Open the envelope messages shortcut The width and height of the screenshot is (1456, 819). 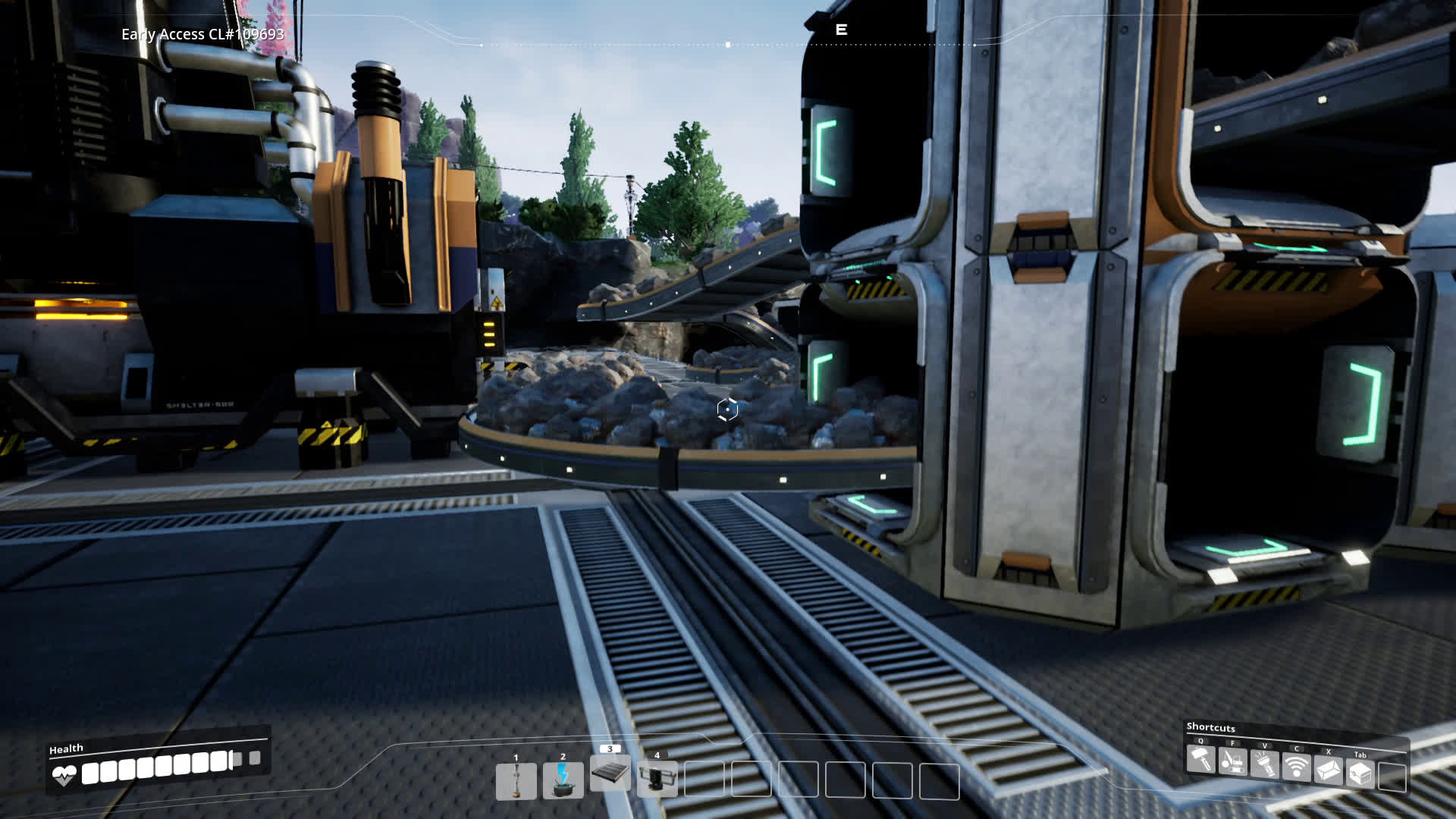click(x=1329, y=770)
